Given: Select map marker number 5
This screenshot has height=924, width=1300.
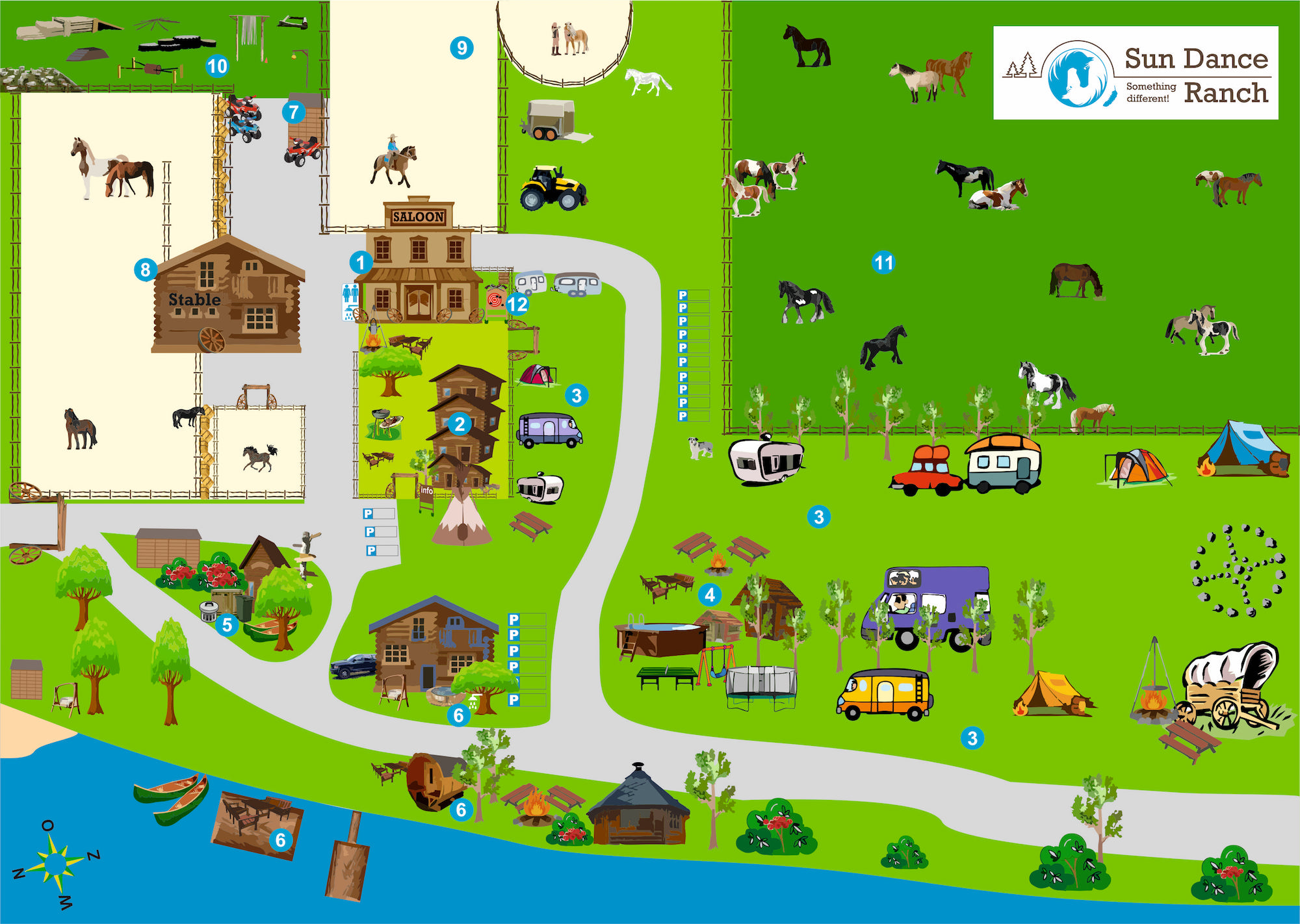Looking at the screenshot, I should 227,625.
